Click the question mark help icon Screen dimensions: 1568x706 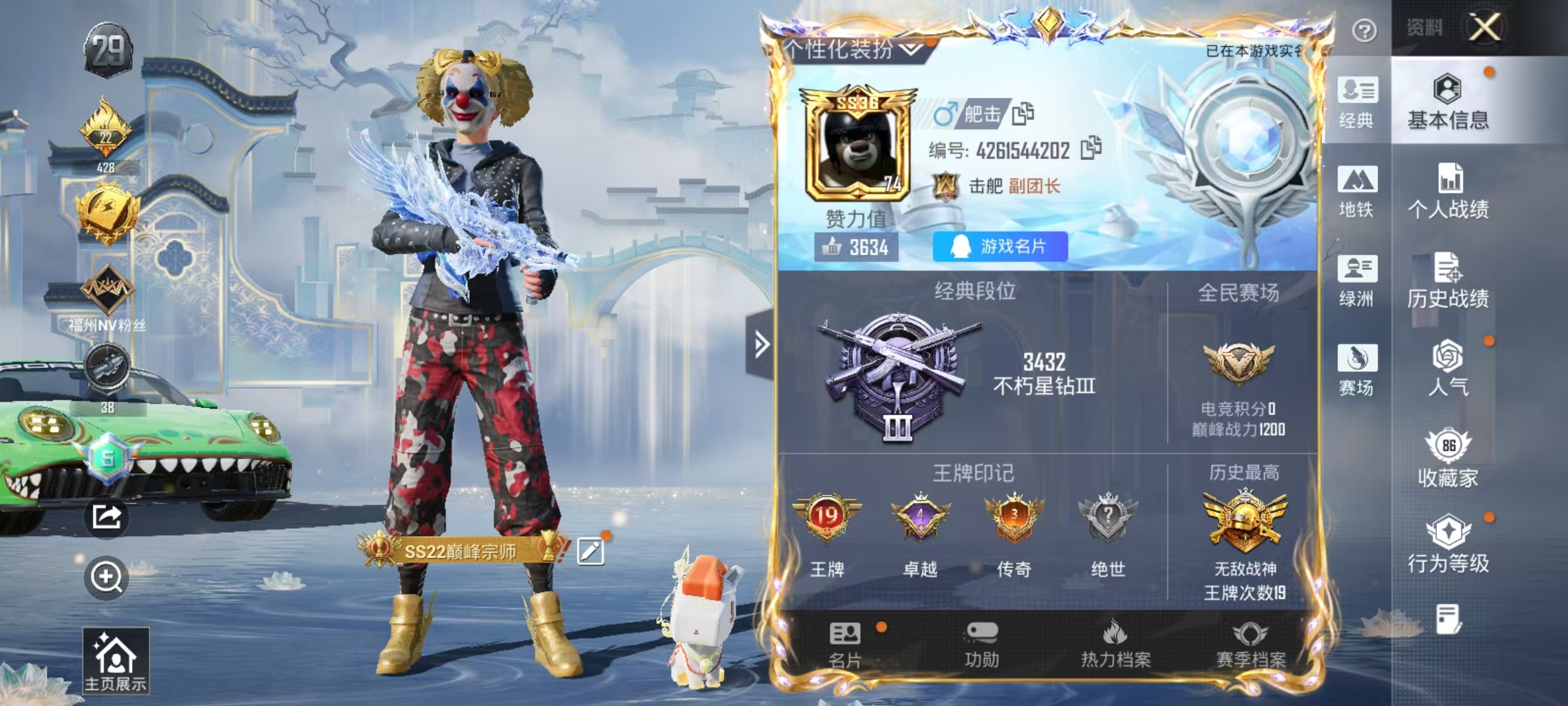[1364, 30]
